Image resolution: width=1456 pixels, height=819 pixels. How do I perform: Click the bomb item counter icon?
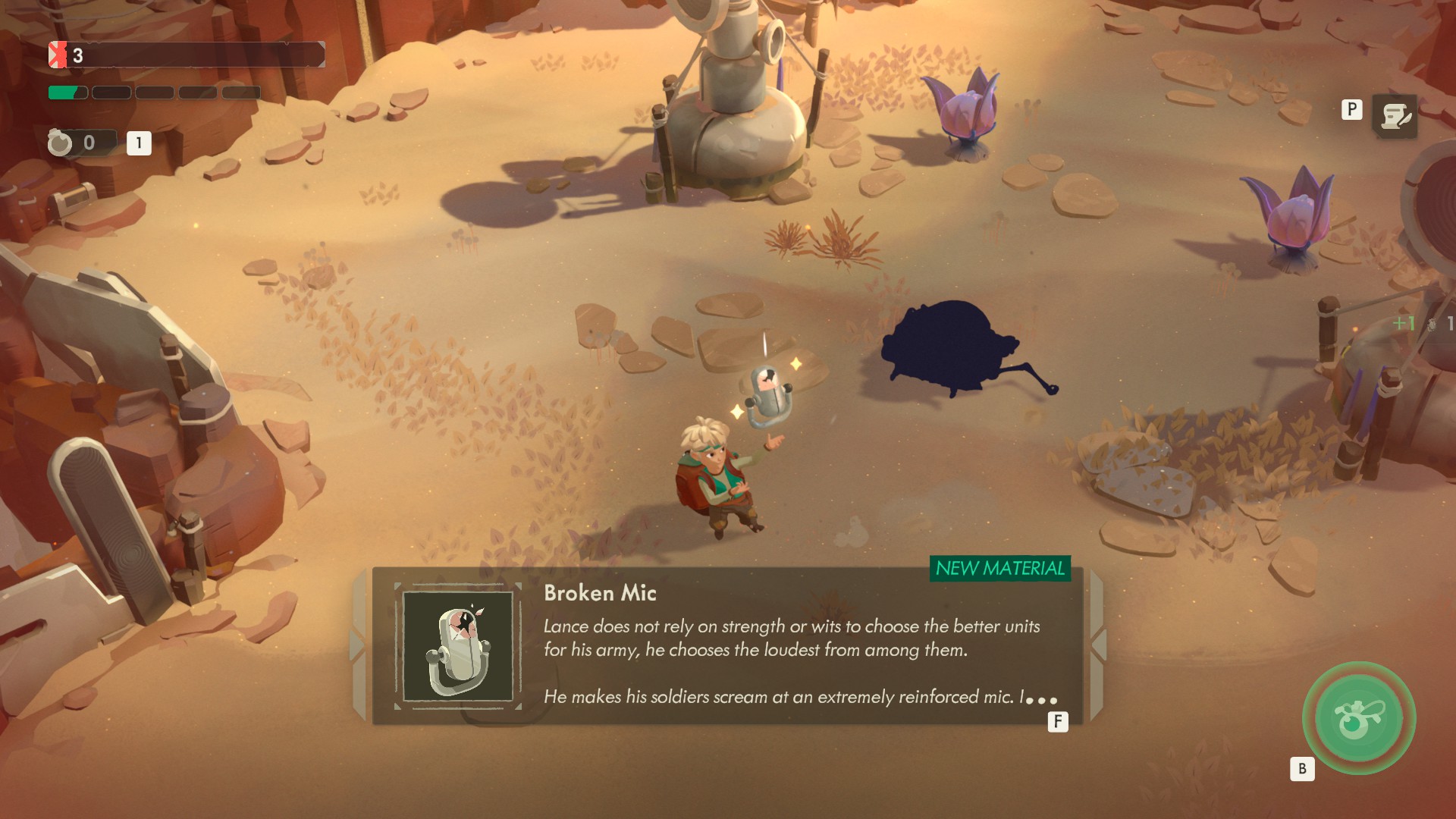point(61,143)
